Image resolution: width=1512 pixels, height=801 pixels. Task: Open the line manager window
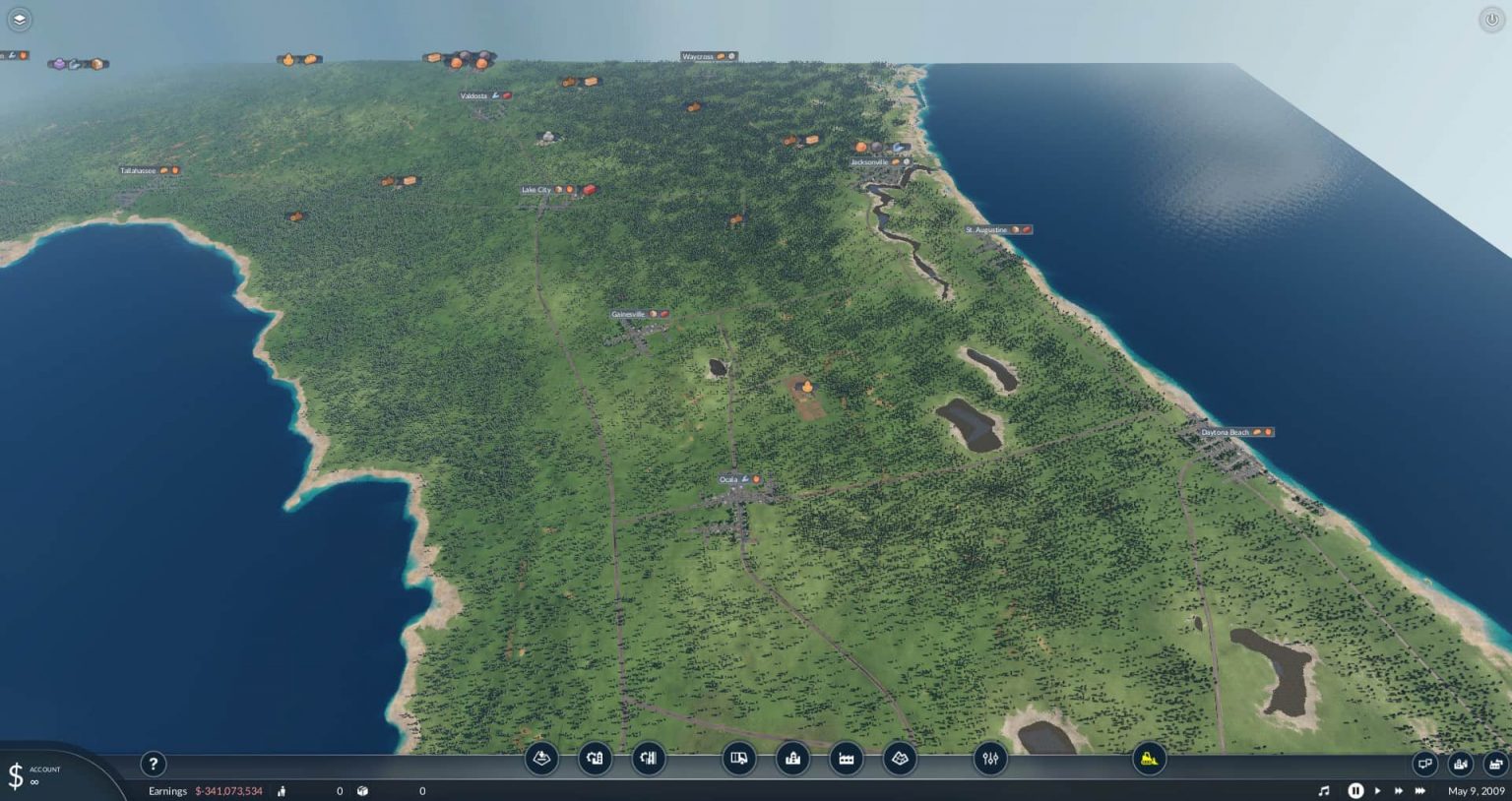coord(1461,764)
